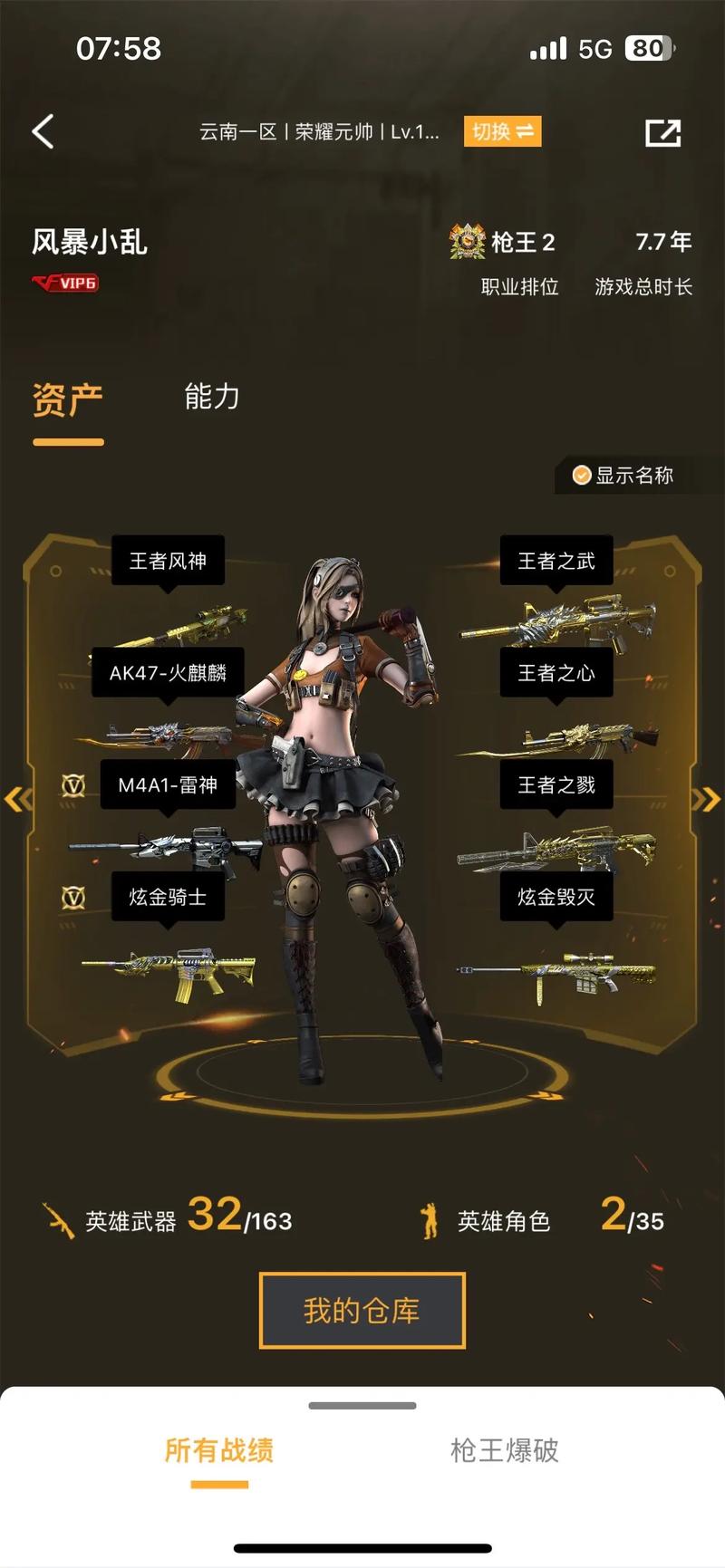Open the 枪王2 职业排位 rank info

click(x=506, y=261)
